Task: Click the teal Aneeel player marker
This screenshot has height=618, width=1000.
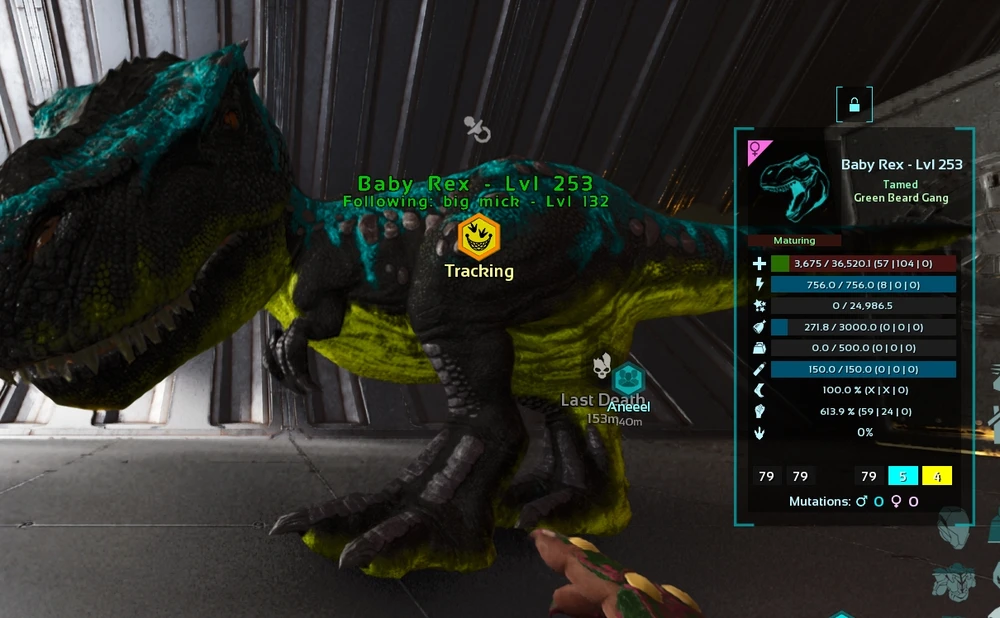Action: pos(628,380)
